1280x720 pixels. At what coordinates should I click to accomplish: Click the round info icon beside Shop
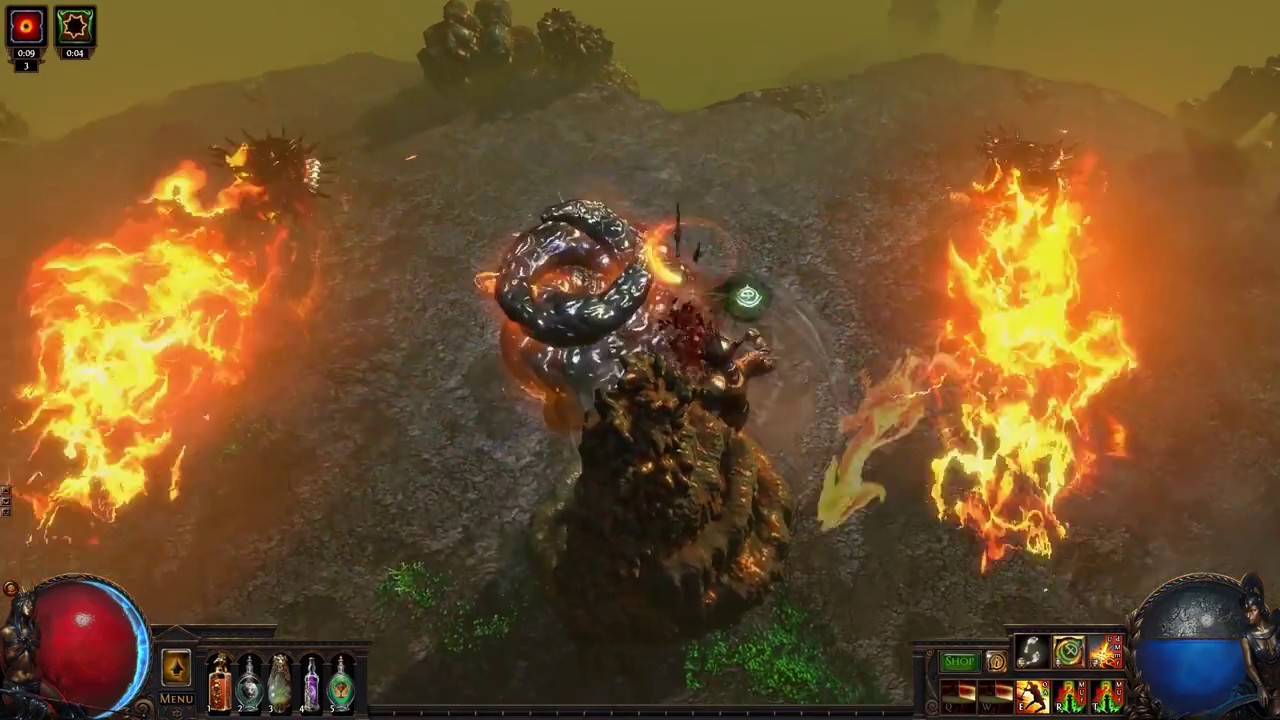[x=996, y=661]
